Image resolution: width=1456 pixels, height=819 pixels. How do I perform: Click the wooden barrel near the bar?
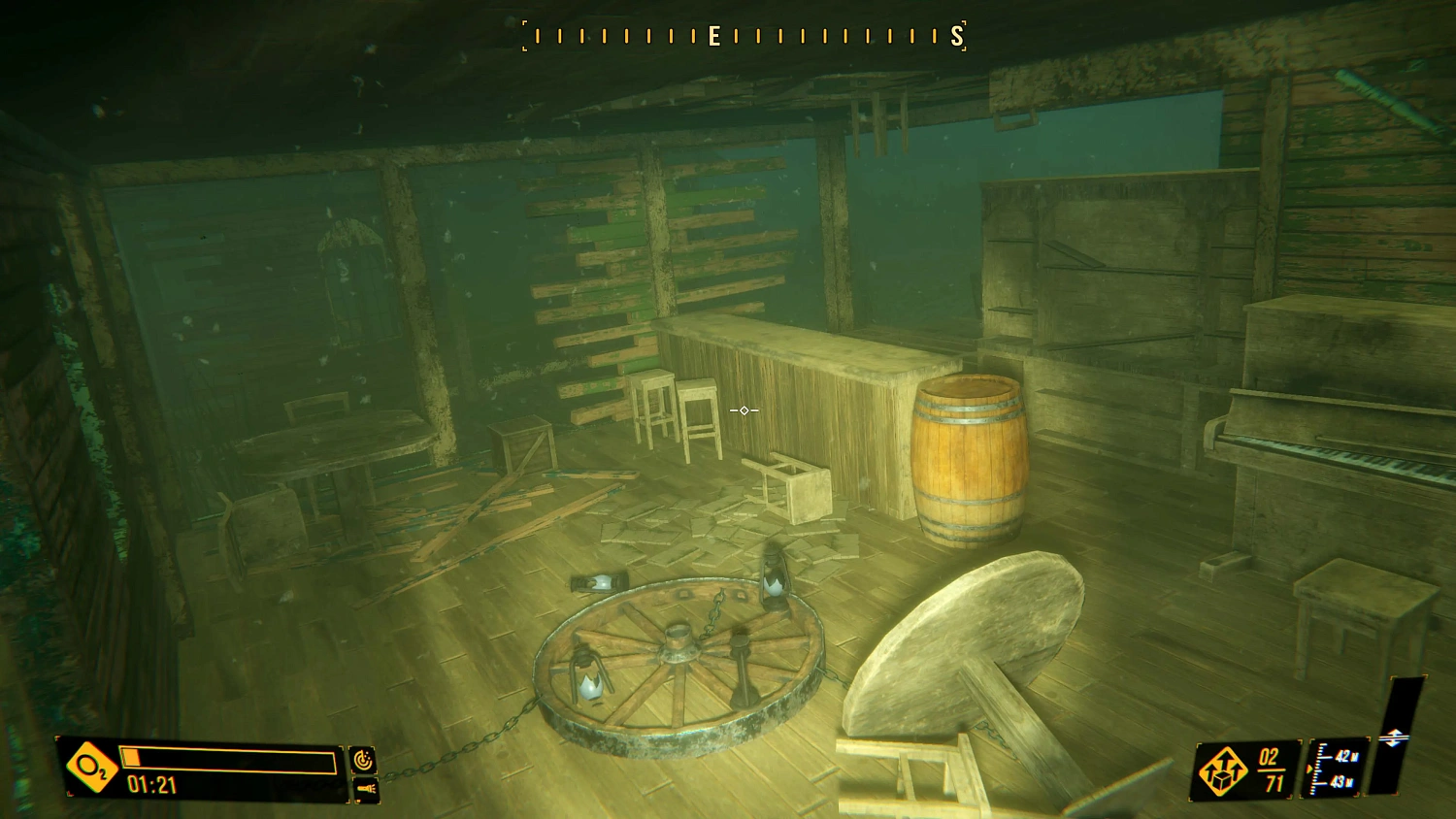pos(970,461)
